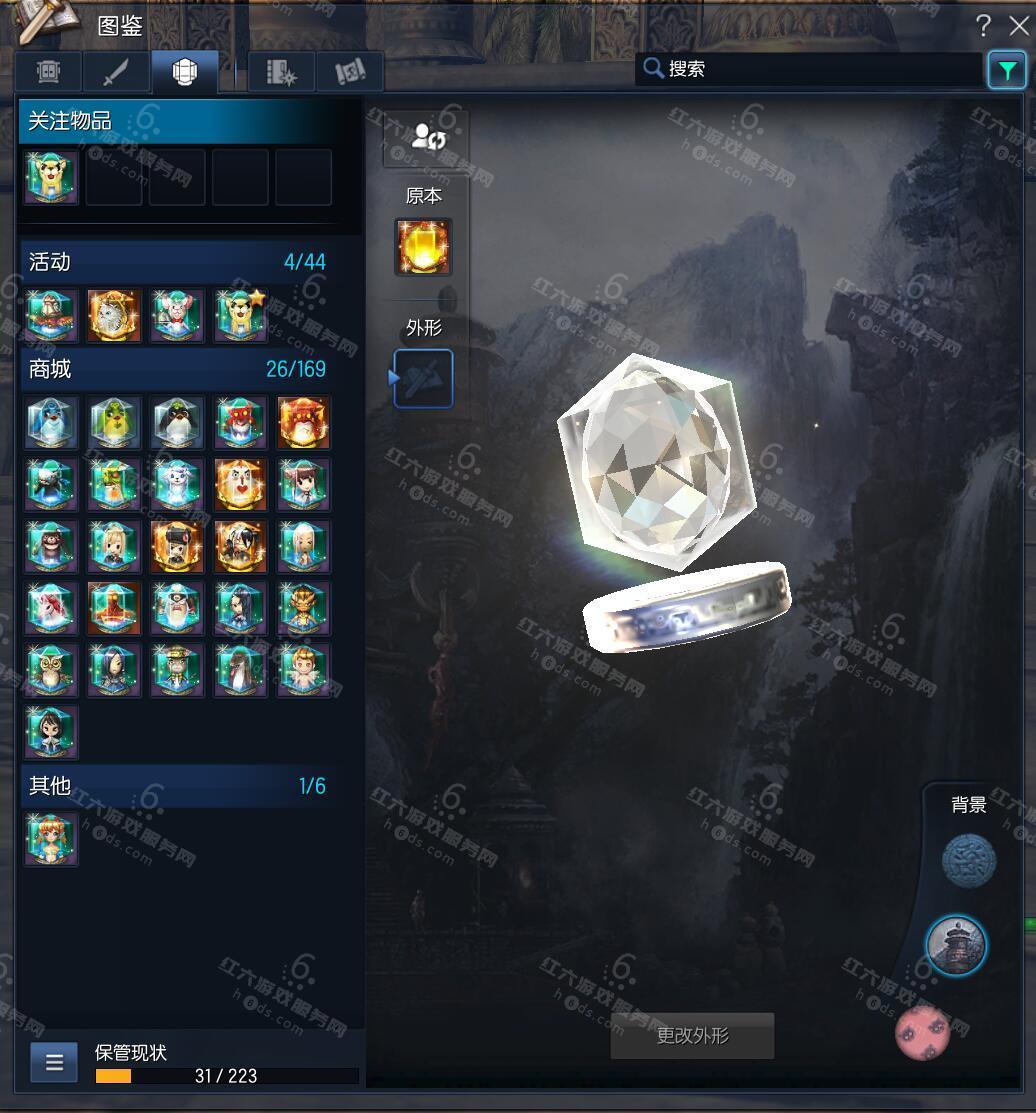Switch to the scroll map tab
This screenshot has height=1113, width=1036.
pyautogui.click(x=350, y=72)
